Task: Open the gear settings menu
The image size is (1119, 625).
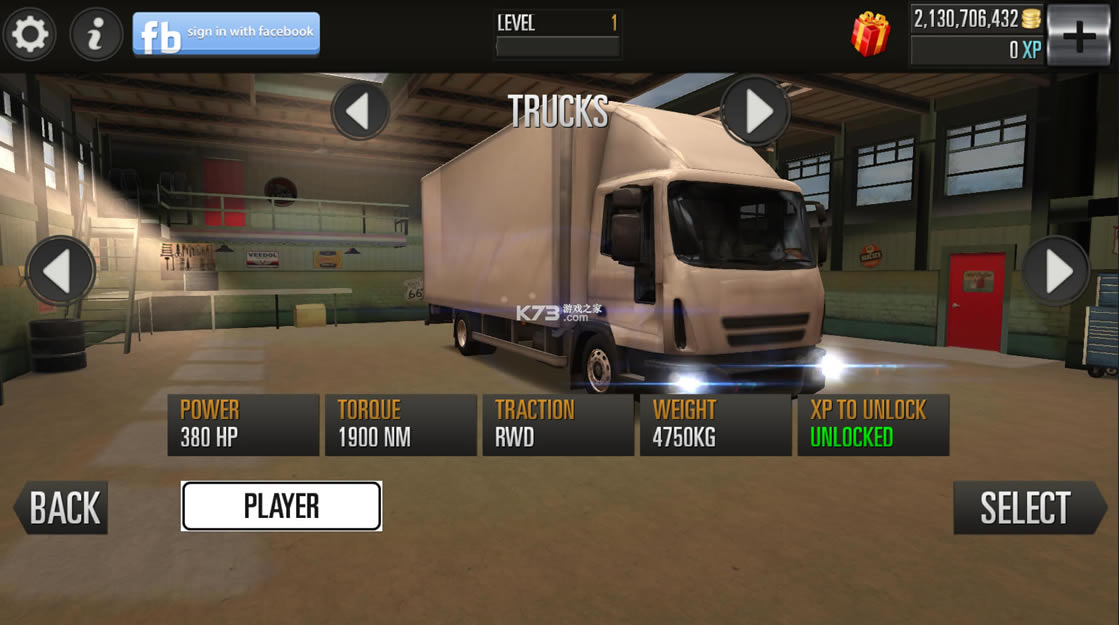Action: pyautogui.click(x=29, y=35)
